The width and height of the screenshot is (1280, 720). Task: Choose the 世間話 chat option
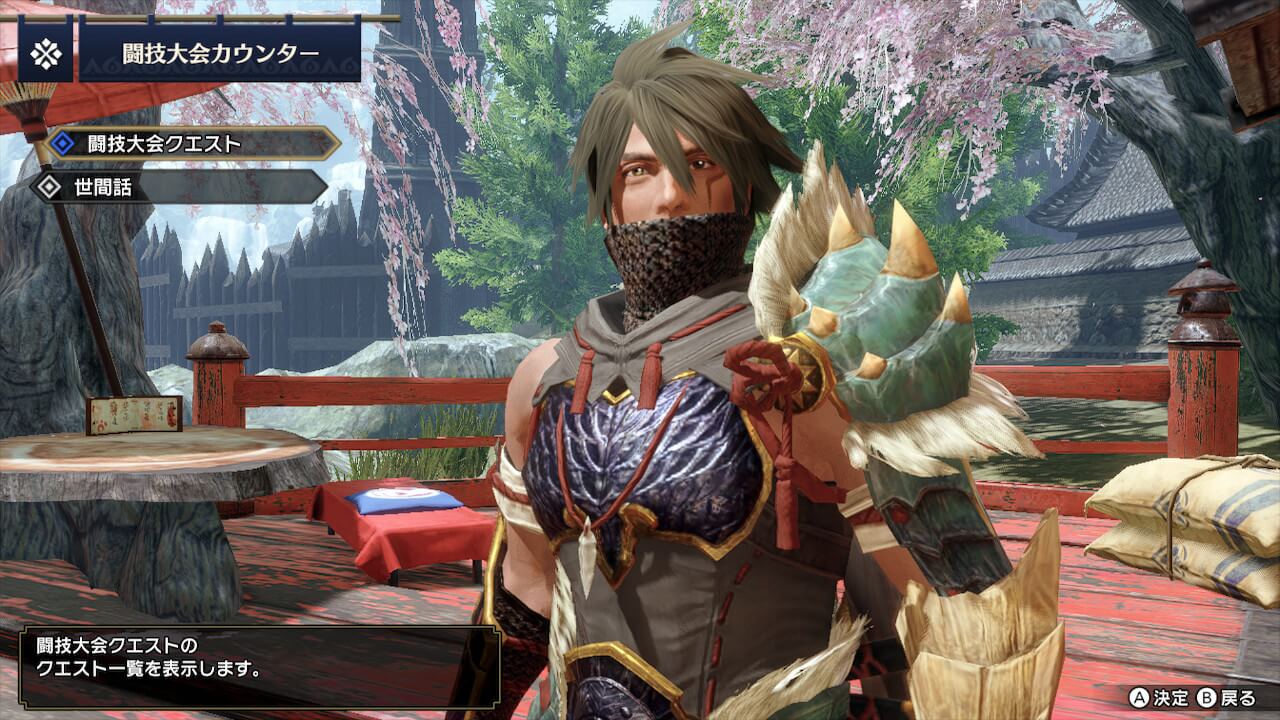pyautogui.click(x=180, y=186)
